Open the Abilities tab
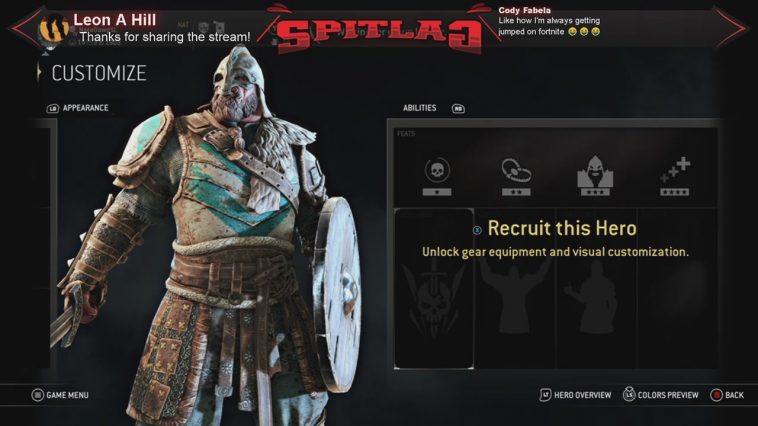 point(420,108)
